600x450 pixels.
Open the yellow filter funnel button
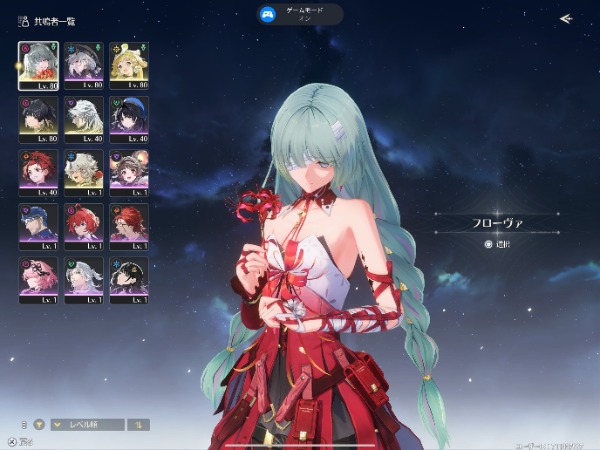pos(40,424)
